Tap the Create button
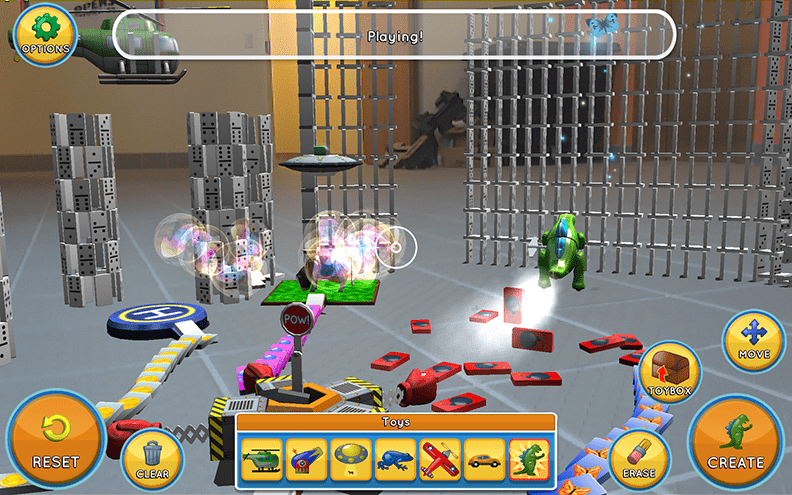Screen dimensions: 792x495 tap(736, 440)
